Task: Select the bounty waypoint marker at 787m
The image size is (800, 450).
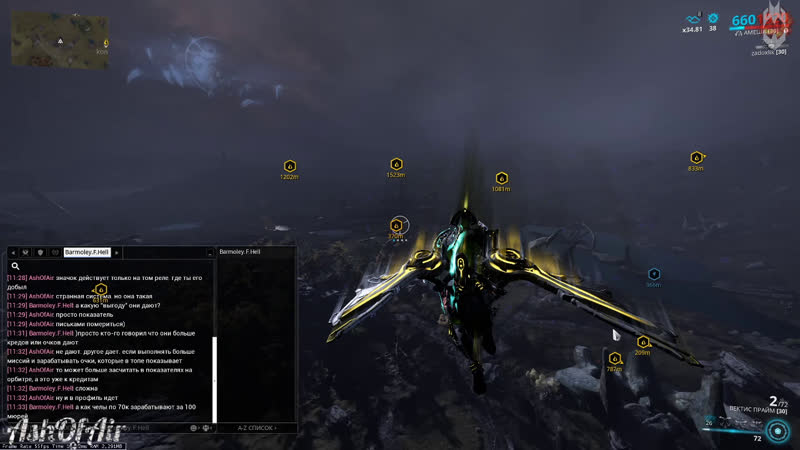Action: [x=614, y=358]
